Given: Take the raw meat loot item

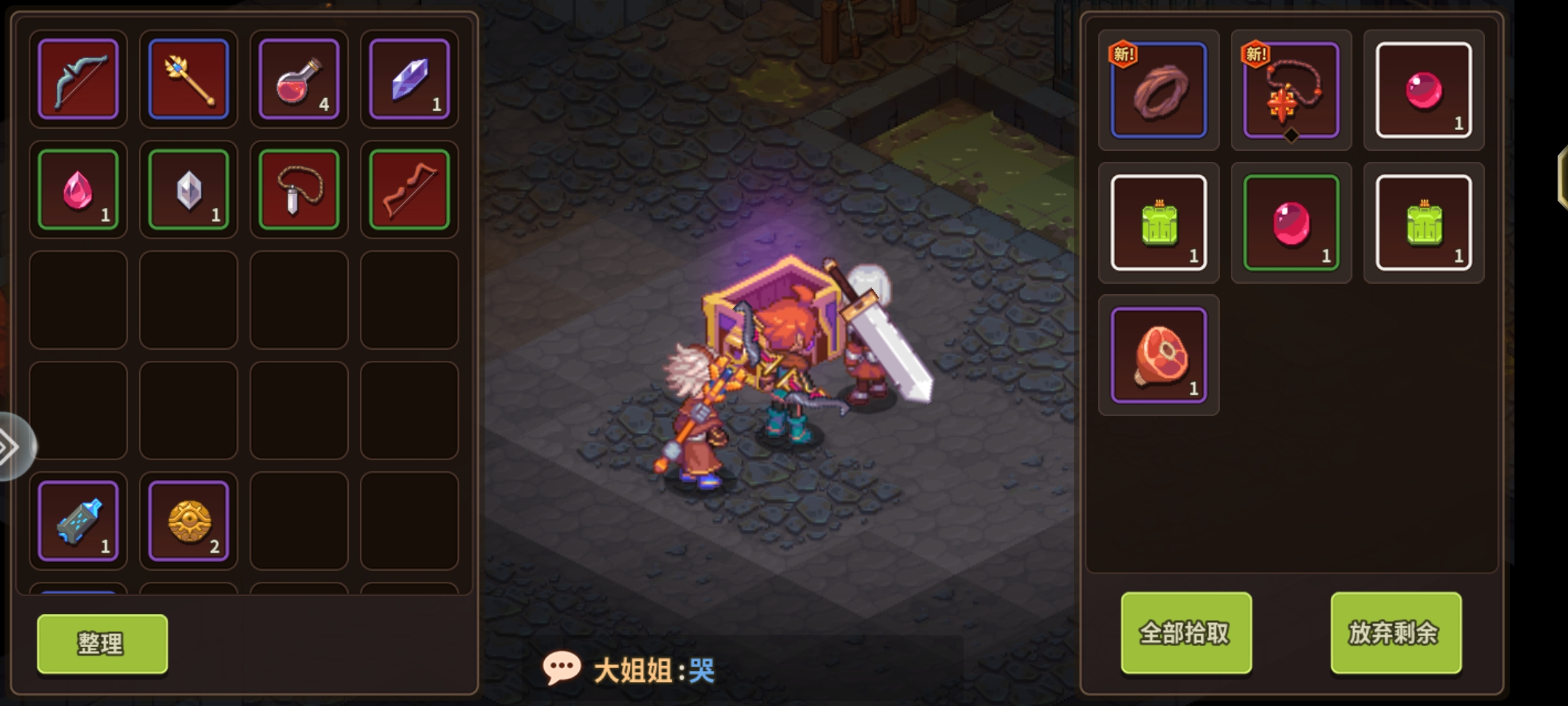Looking at the screenshot, I should (1158, 355).
